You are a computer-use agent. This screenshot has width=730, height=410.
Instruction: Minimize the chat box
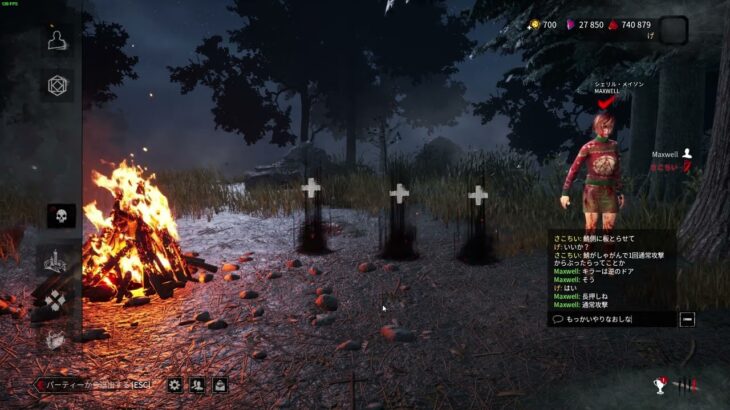(687, 319)
